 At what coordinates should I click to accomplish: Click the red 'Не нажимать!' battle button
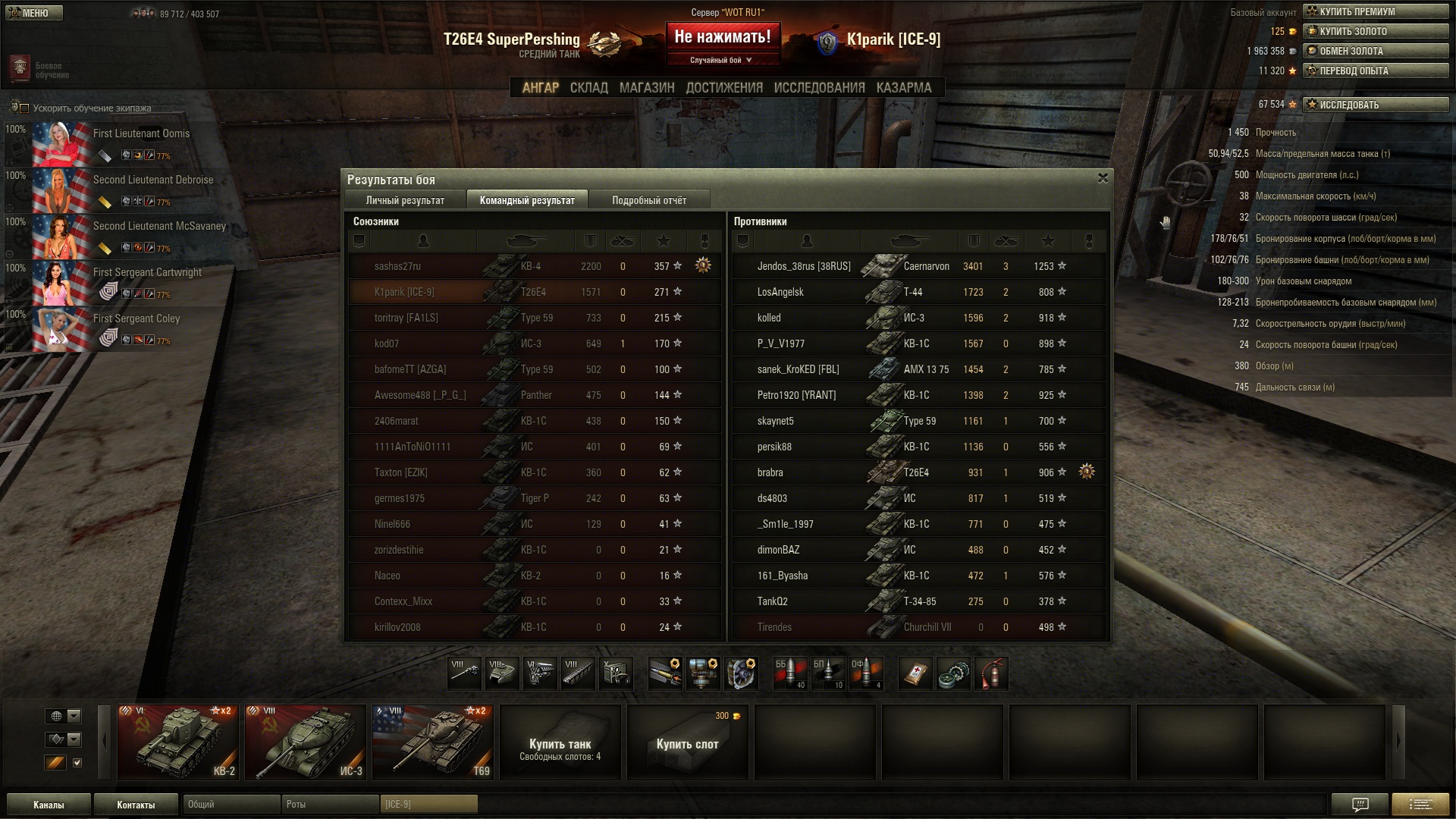click(722, 36)
